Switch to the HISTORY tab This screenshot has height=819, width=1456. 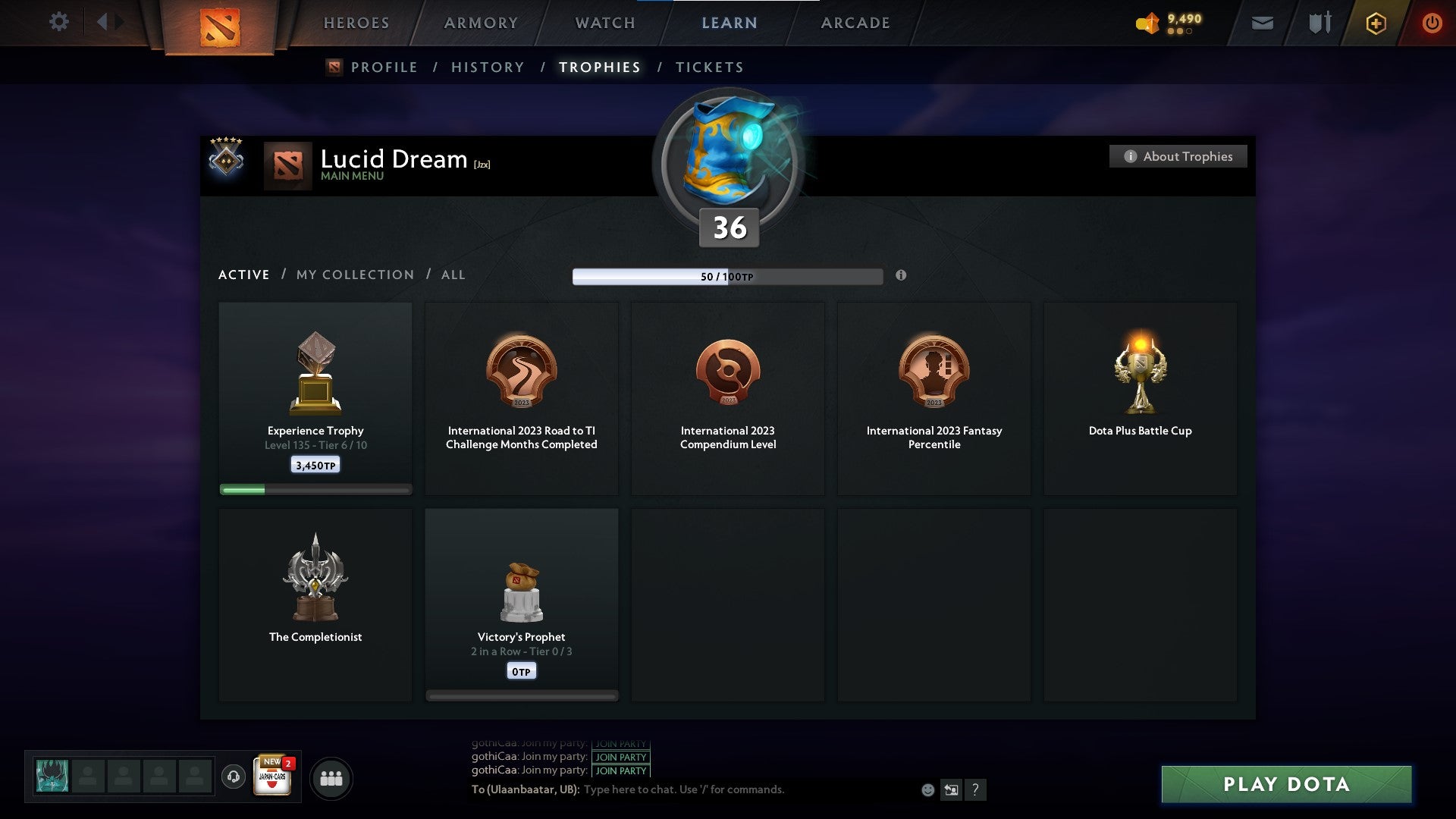488,67
